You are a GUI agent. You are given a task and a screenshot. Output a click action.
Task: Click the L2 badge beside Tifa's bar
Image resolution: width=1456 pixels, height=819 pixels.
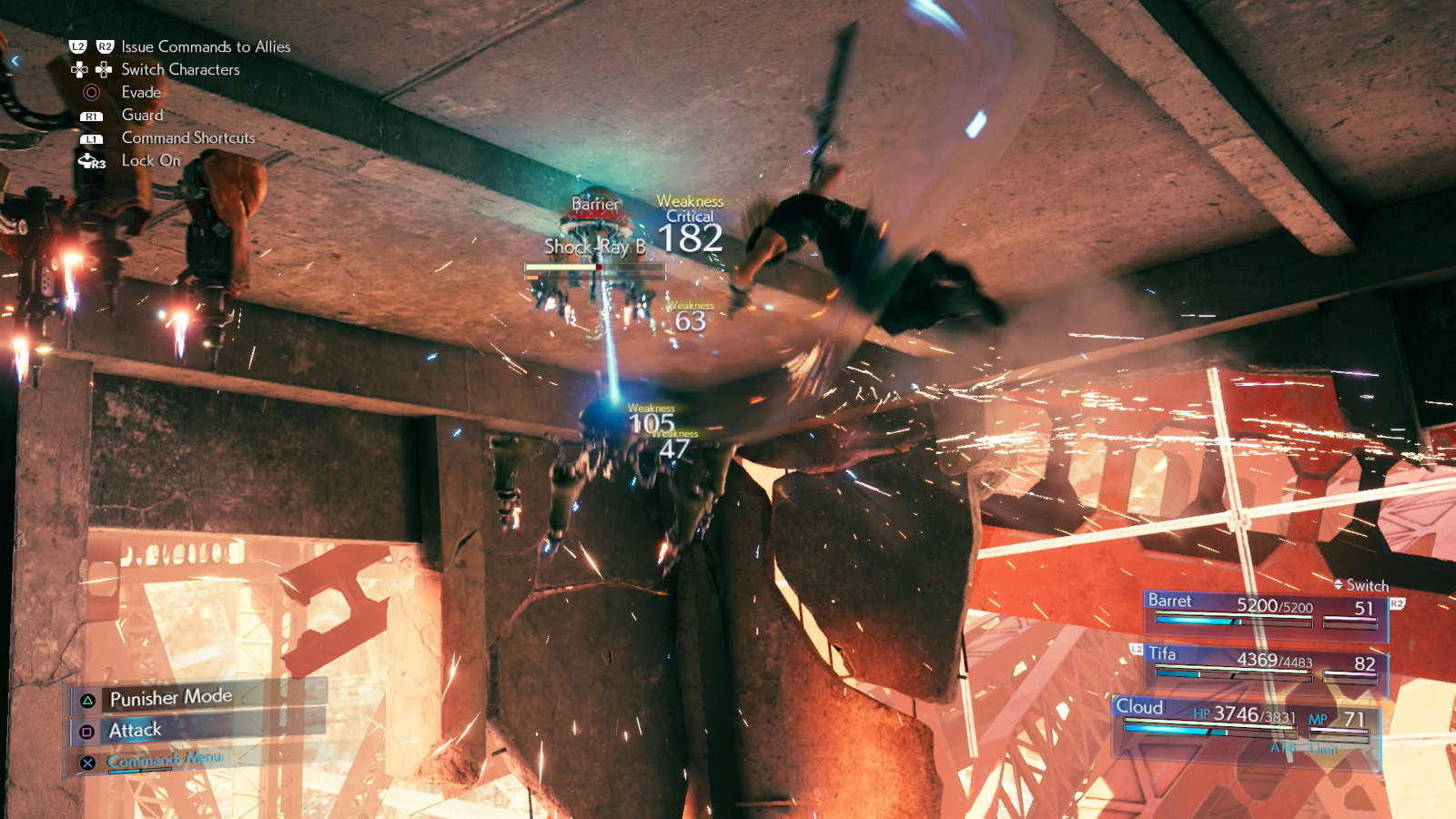1135,650
